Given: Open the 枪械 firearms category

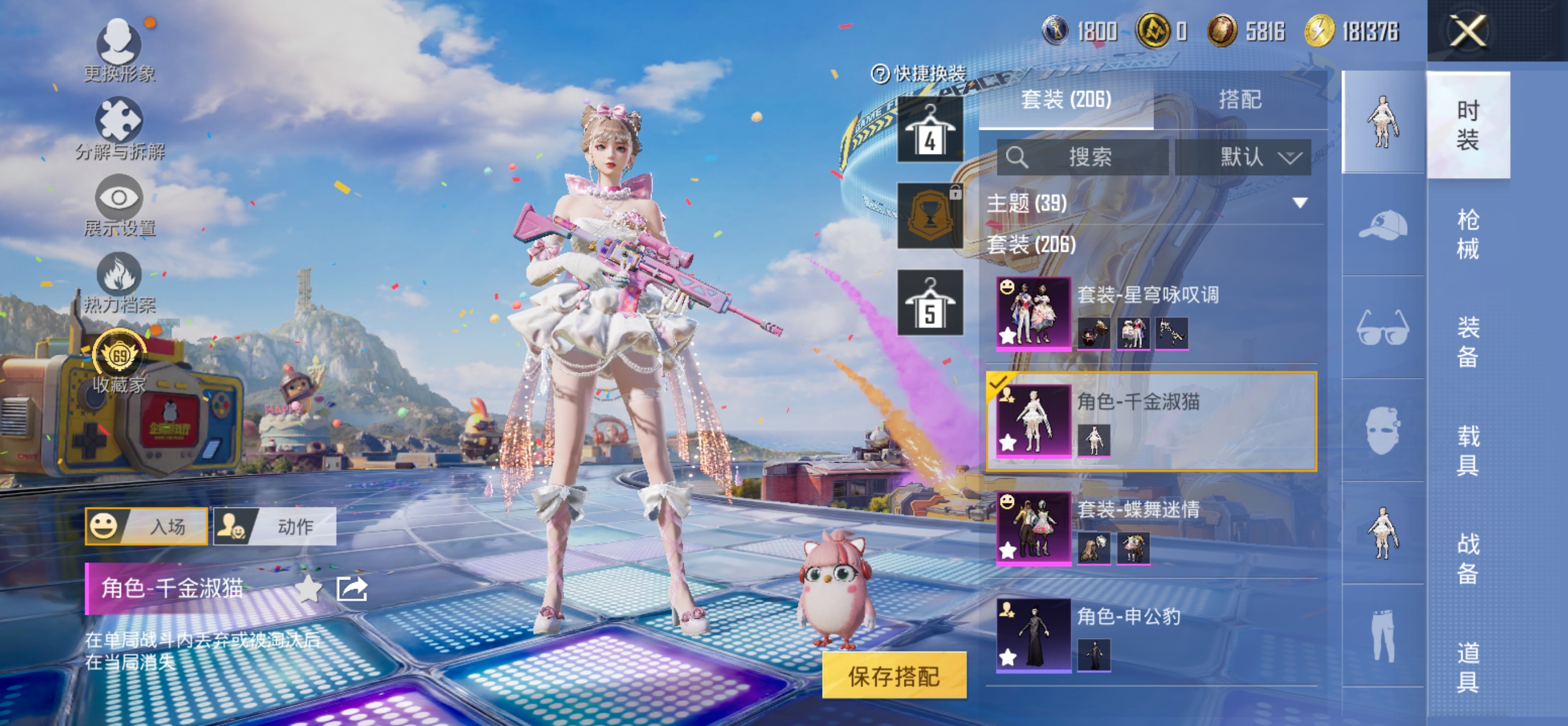Looking at the screenshot, I should (1467, 235).
